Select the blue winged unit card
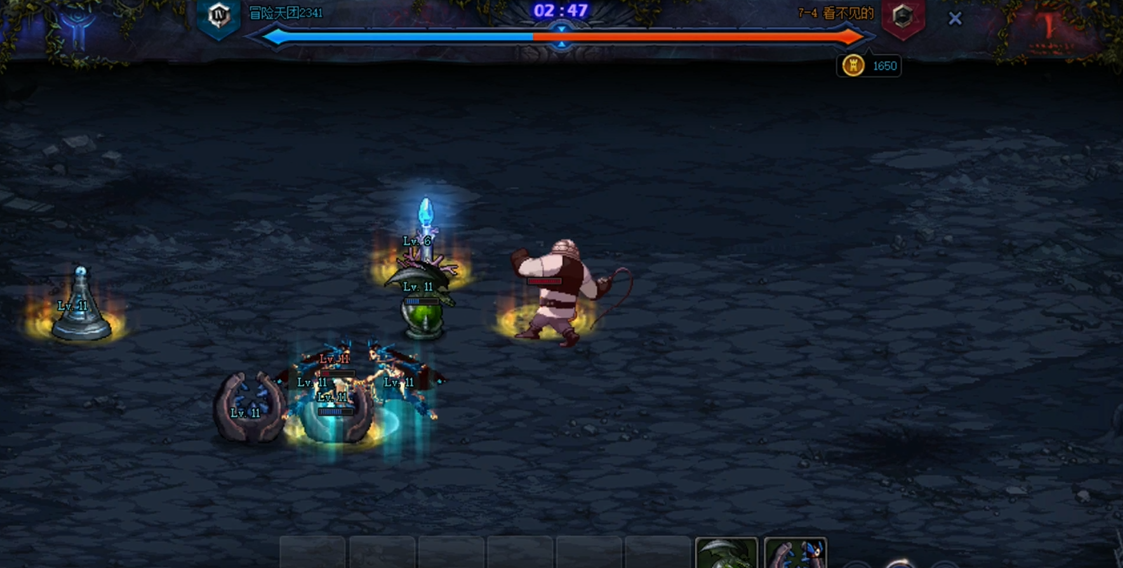The width and height of the screenshot is (1123, 568). pyautogui.click(x=795, y=553)
